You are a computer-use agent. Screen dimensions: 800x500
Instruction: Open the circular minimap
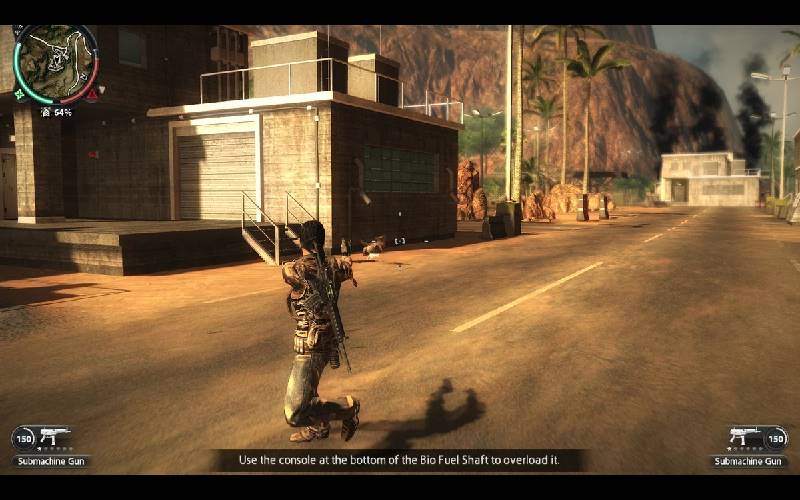(x=56, y=64)
